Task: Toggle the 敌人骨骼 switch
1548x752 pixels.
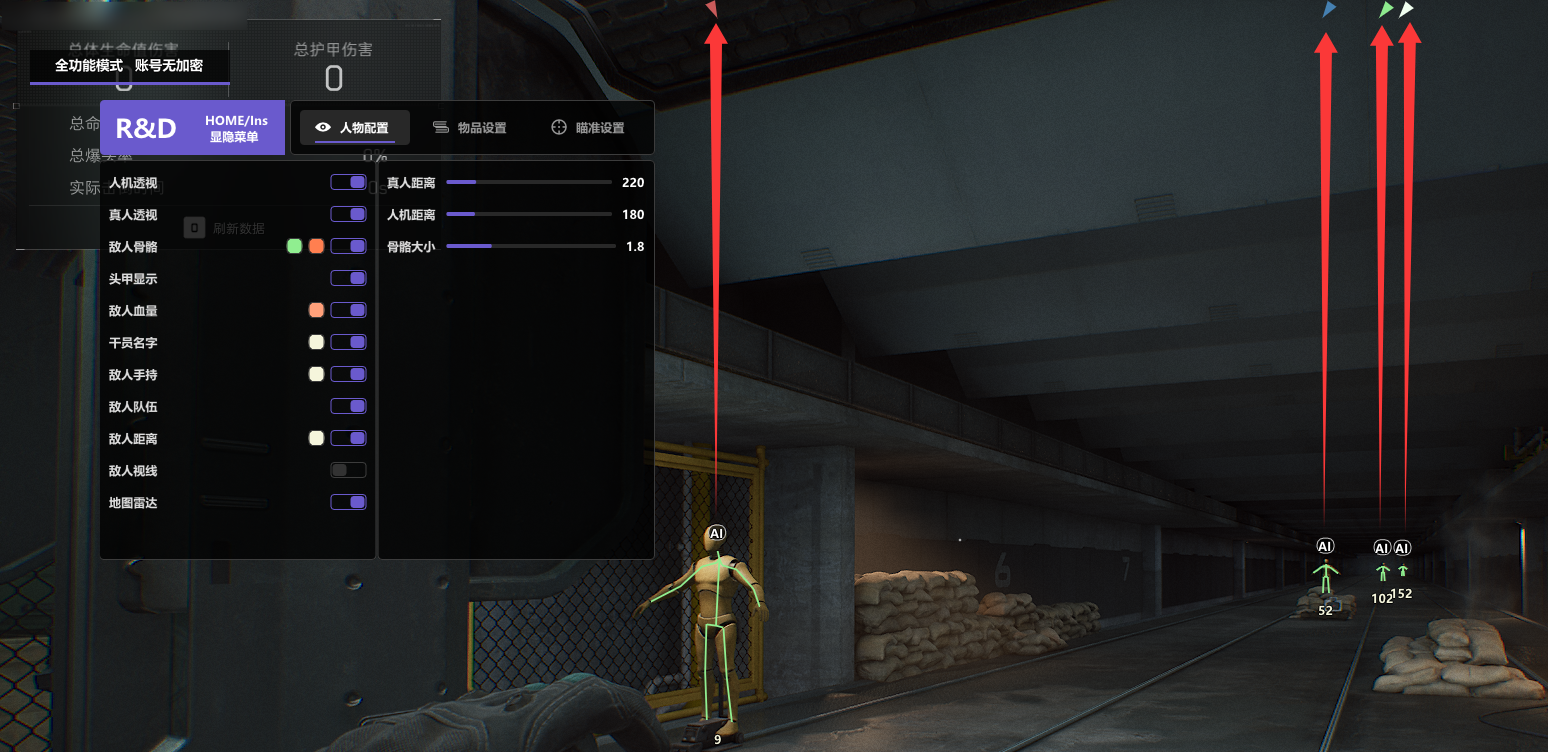Action: click(348, 246)
